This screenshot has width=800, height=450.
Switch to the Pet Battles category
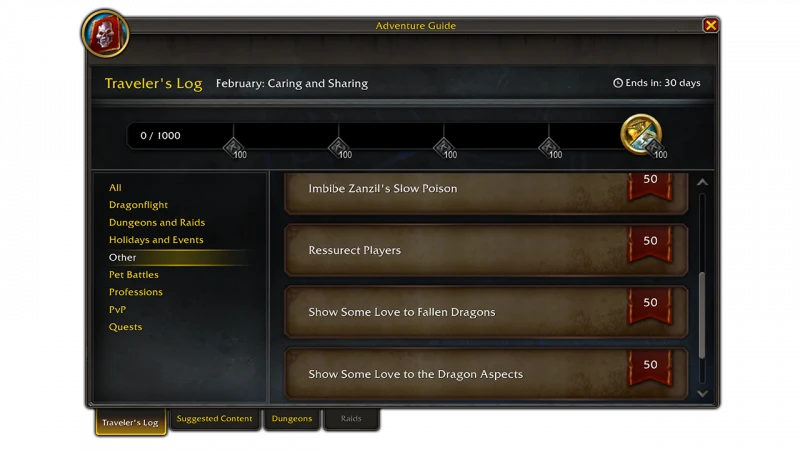134,275
